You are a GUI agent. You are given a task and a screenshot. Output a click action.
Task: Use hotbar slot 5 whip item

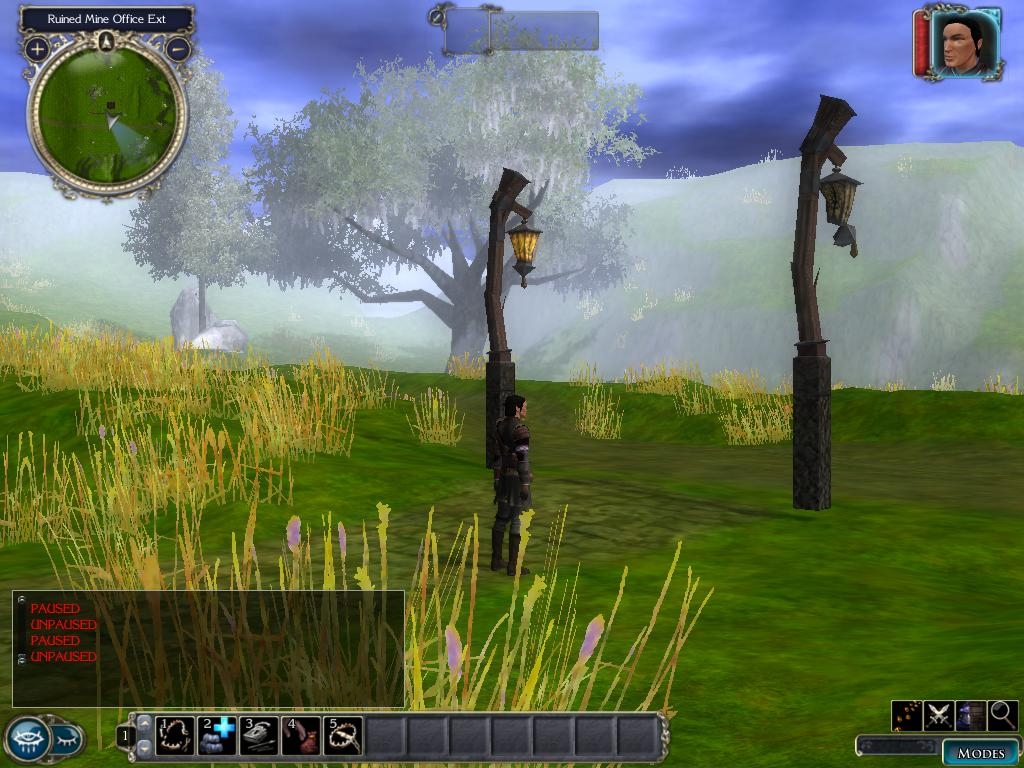342,736
